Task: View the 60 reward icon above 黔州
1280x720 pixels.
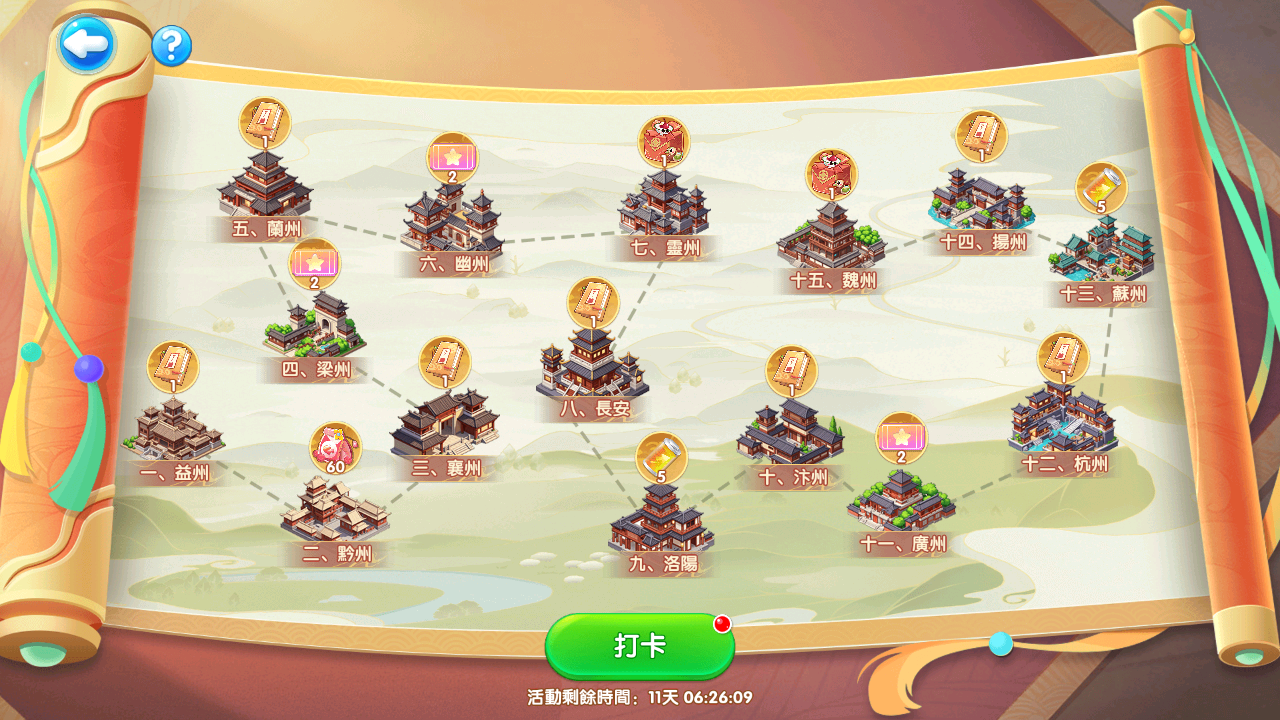Action: [x=335, y=449]
